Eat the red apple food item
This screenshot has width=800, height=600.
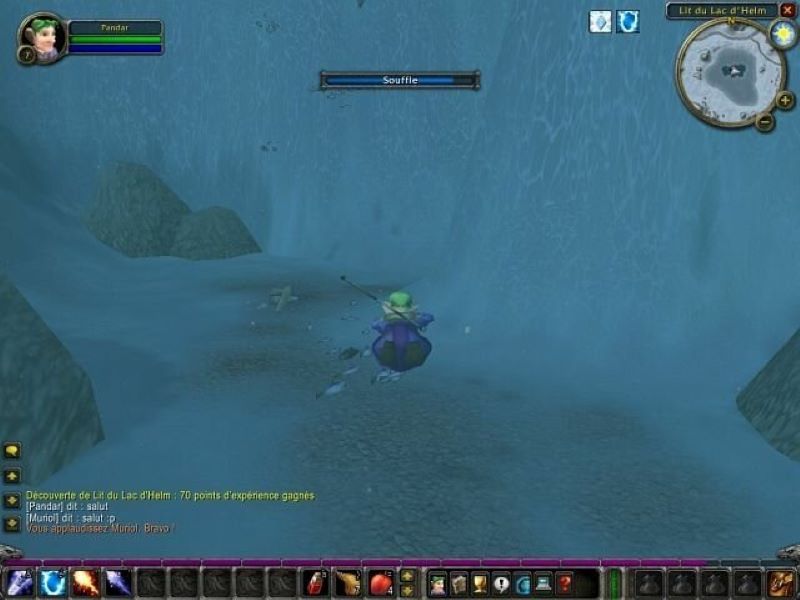pyautogui.click(x=381, y=582)
